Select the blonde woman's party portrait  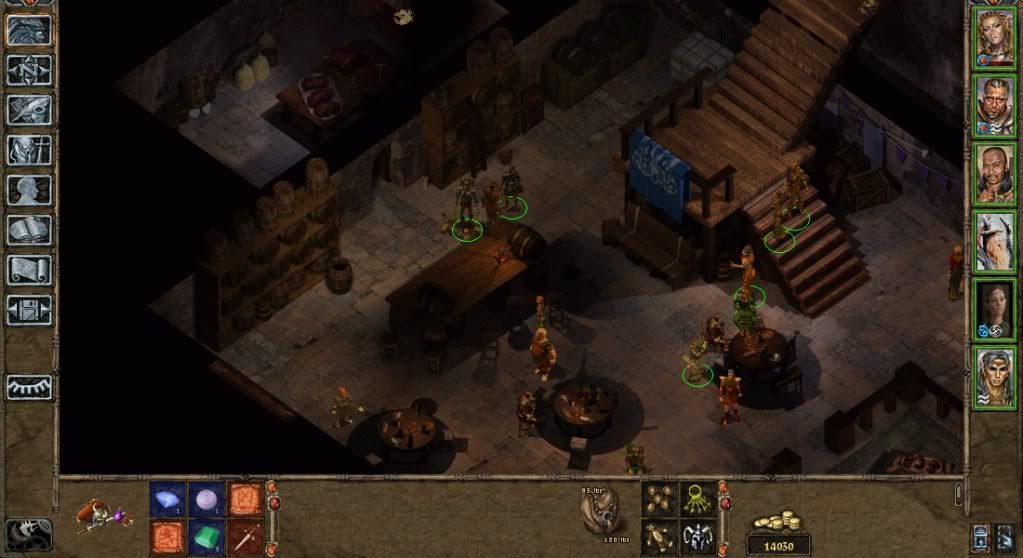click(995, 39)
